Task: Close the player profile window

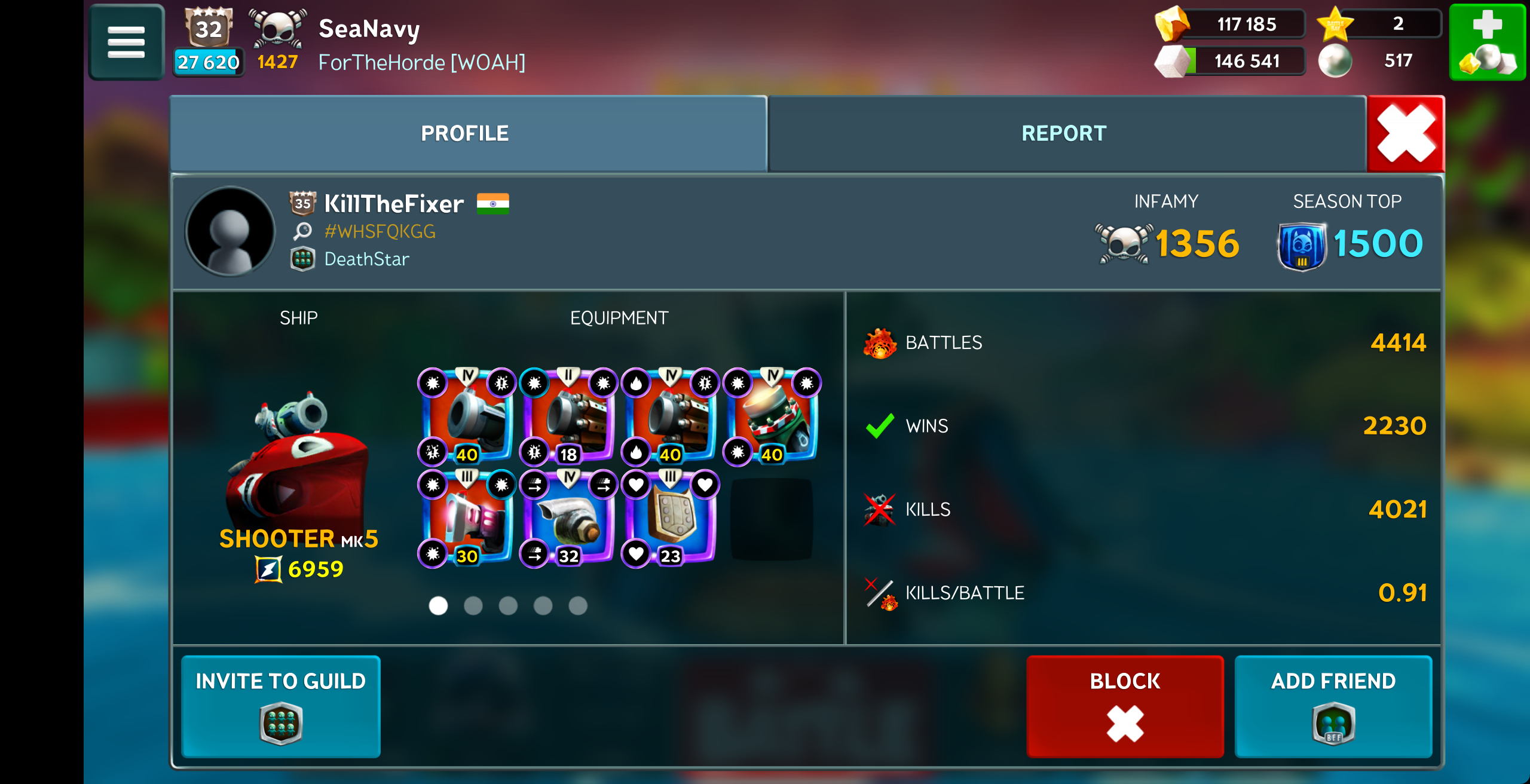Action: (x=1406, y=133)
